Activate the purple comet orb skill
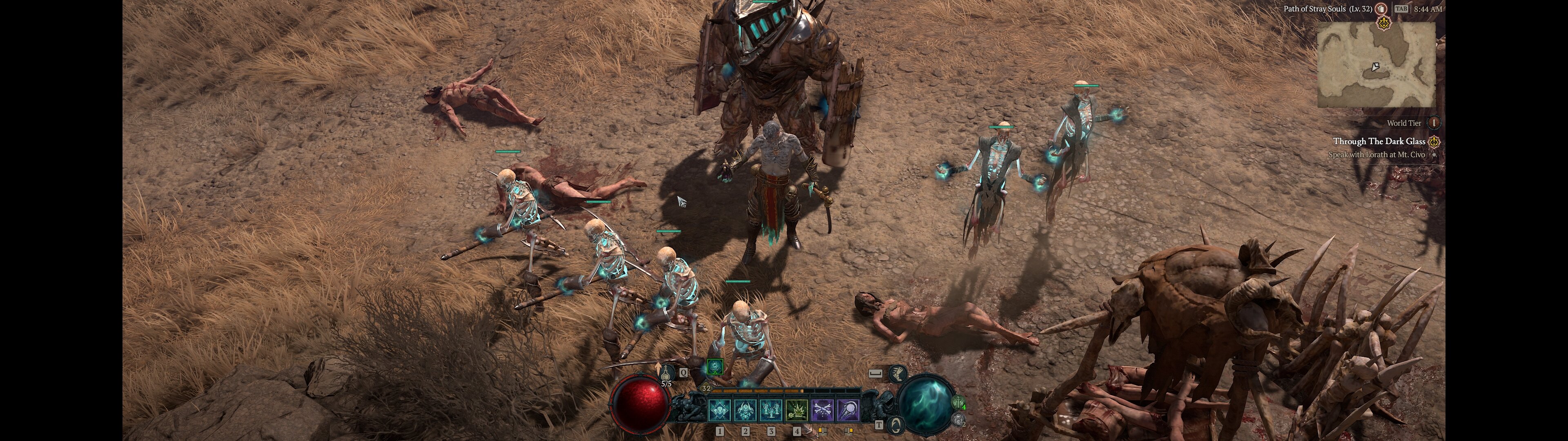1568x441 pixels. pyautogui.click(x=848, y=410)
